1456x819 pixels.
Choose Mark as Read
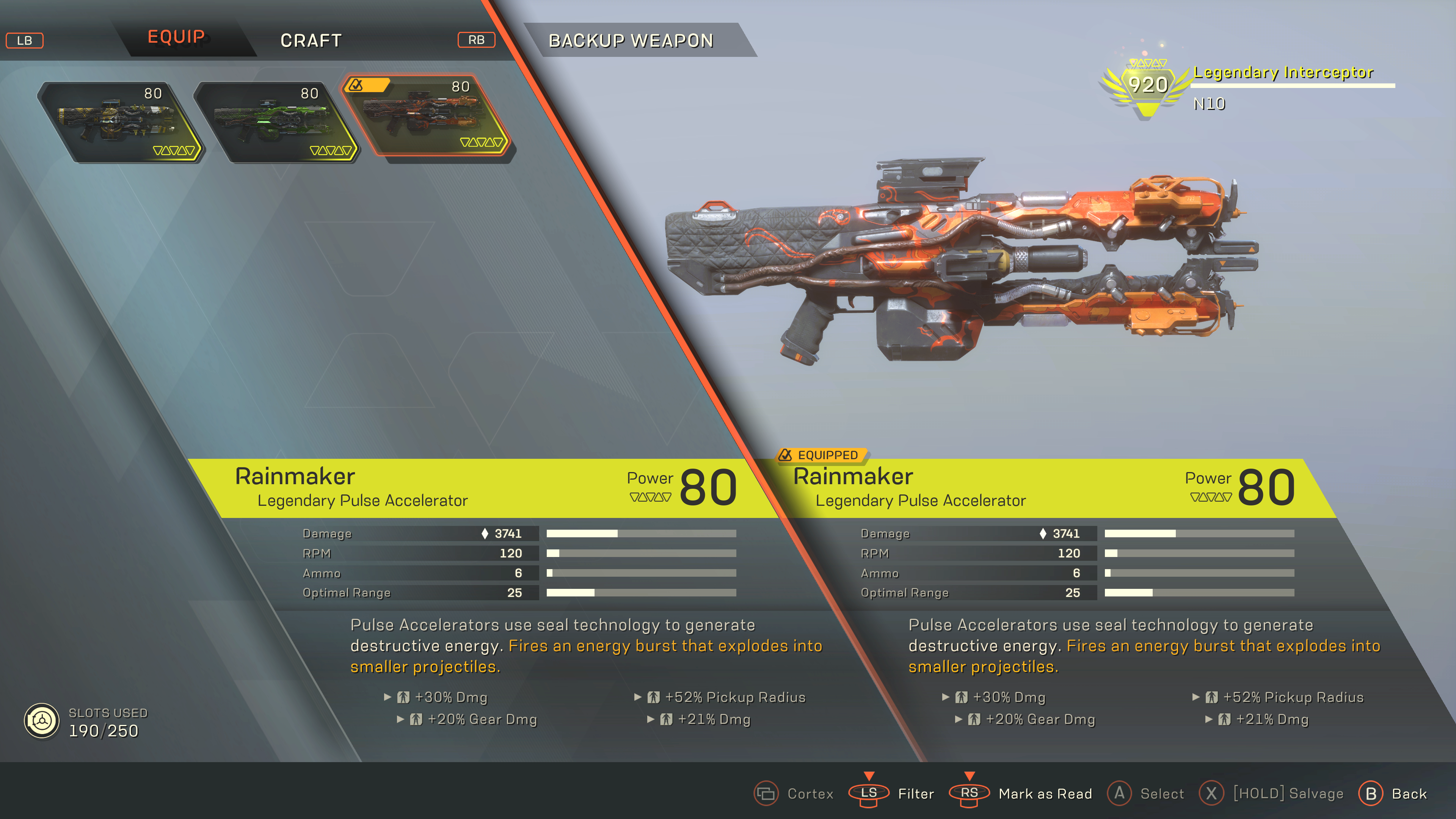[x=1020, y=794]
